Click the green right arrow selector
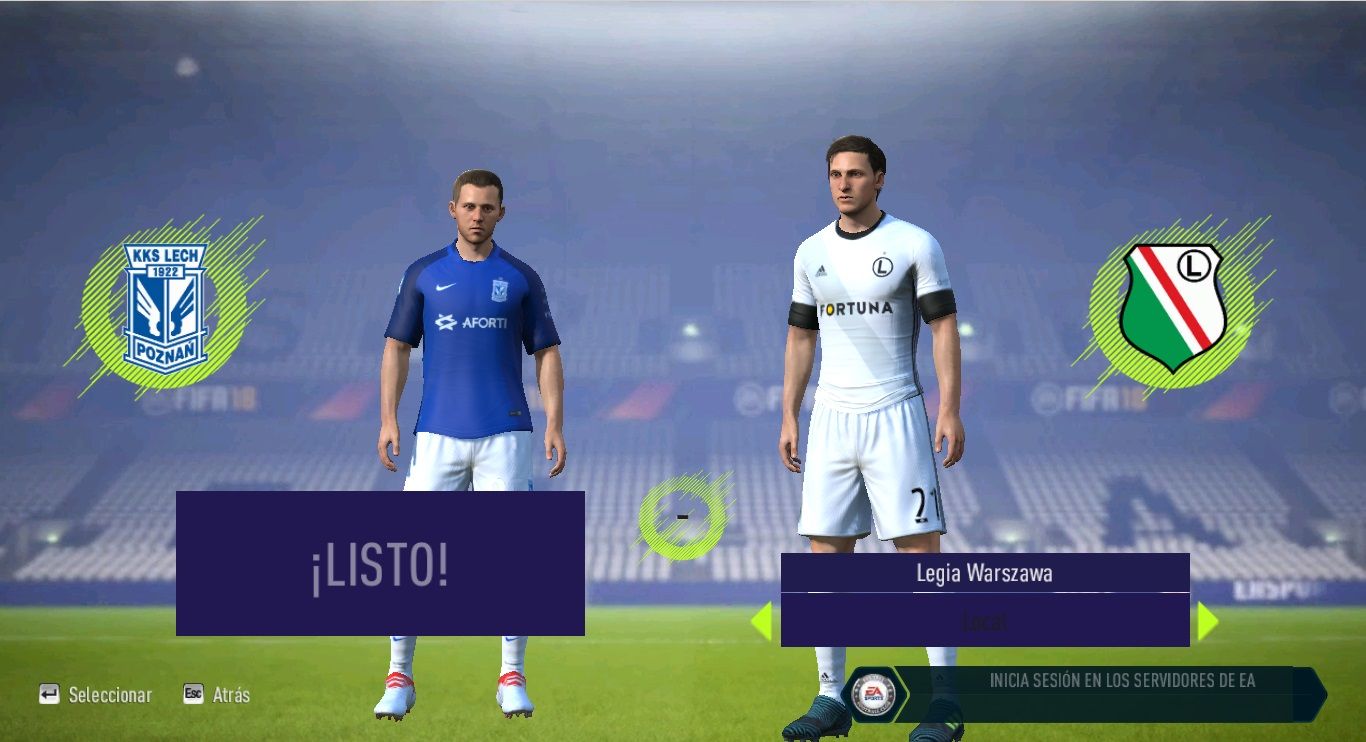This screenshot has height=742, width=1366. 1207,621
